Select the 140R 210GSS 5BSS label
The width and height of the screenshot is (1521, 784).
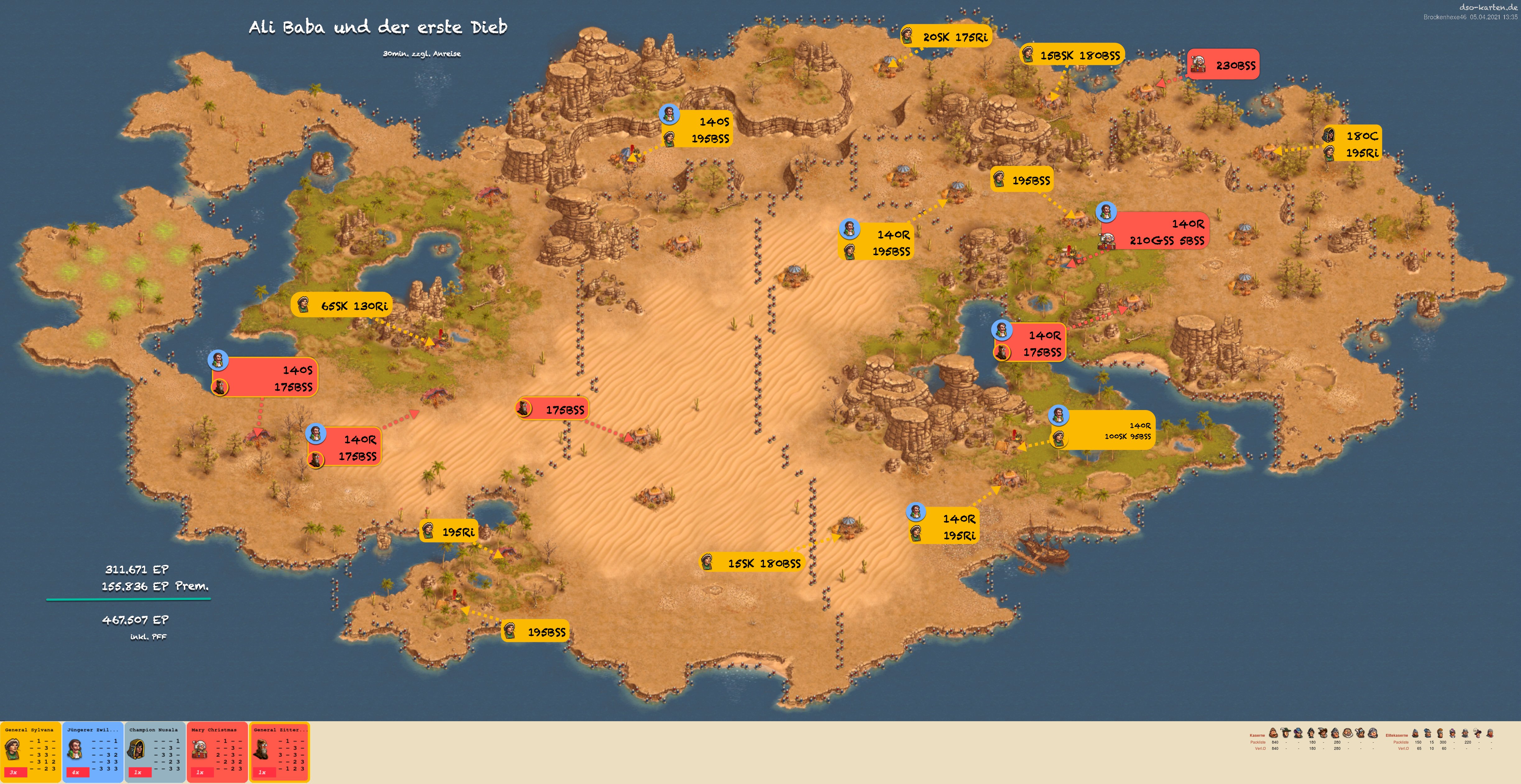[x=1154, y=231]
